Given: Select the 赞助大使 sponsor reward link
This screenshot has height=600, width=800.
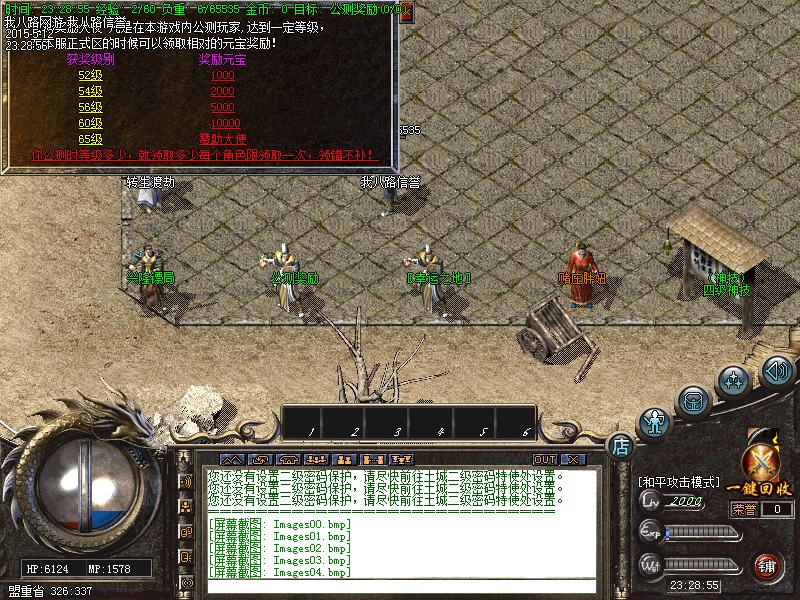Looking at the screenshot, I should click(222, 139).
